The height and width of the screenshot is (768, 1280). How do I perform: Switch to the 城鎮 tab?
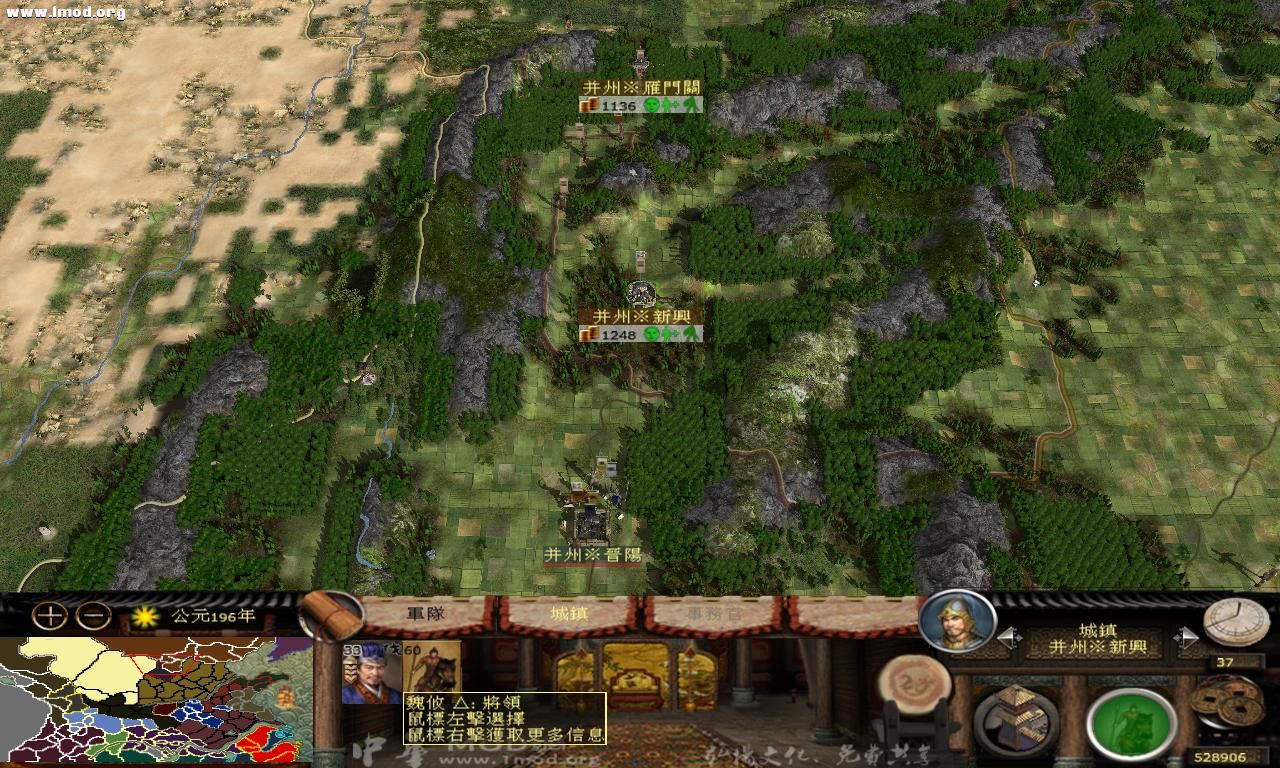[x=570, y=615]
